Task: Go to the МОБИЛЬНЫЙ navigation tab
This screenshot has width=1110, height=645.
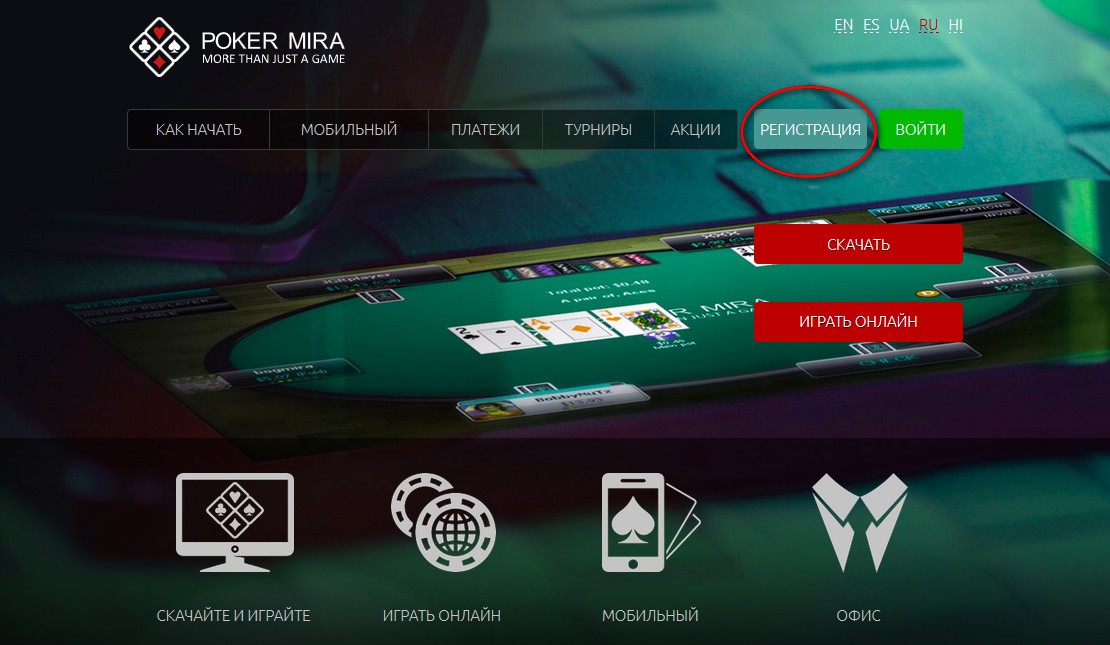Action: pos(349,130)
